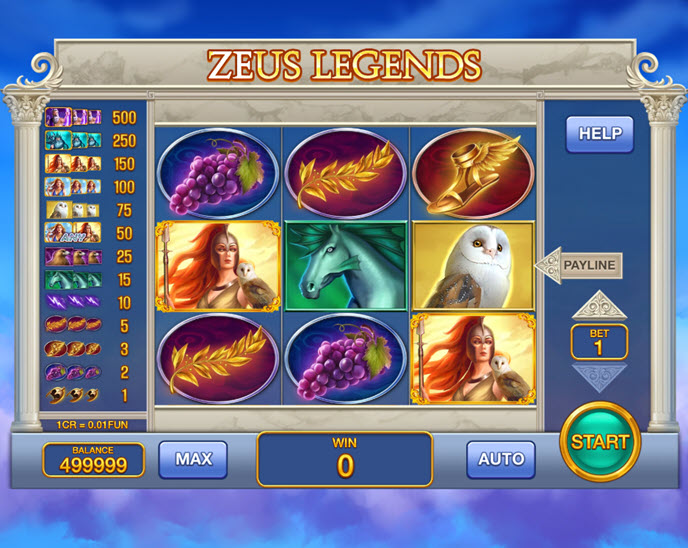Enable AUTO spin mode
This screenshot has width=688, height=548.
pos(501,459)
